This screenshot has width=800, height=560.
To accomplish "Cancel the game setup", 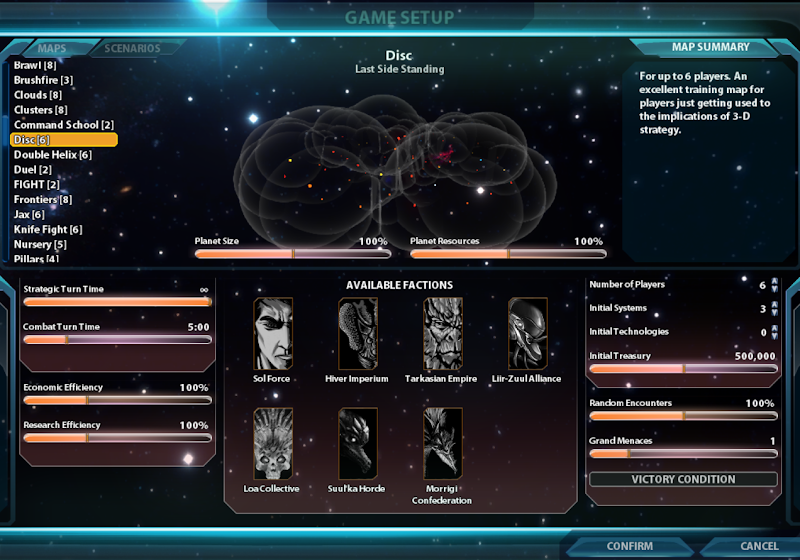I will (759, 546).
